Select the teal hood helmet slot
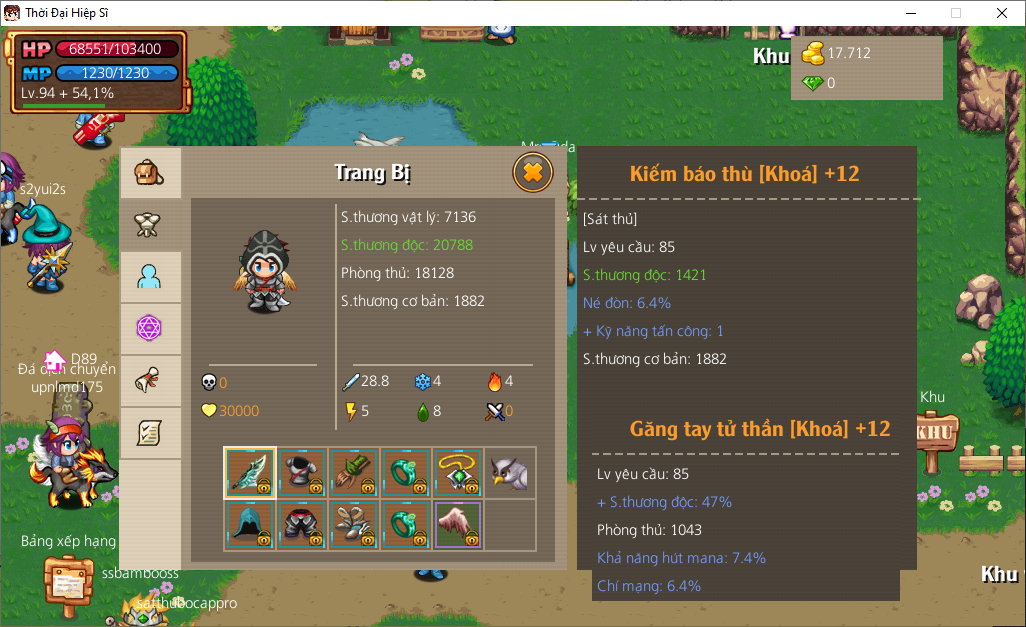Image resolution: width=1026 pixels, height=627 pixels. pos(250,524)
